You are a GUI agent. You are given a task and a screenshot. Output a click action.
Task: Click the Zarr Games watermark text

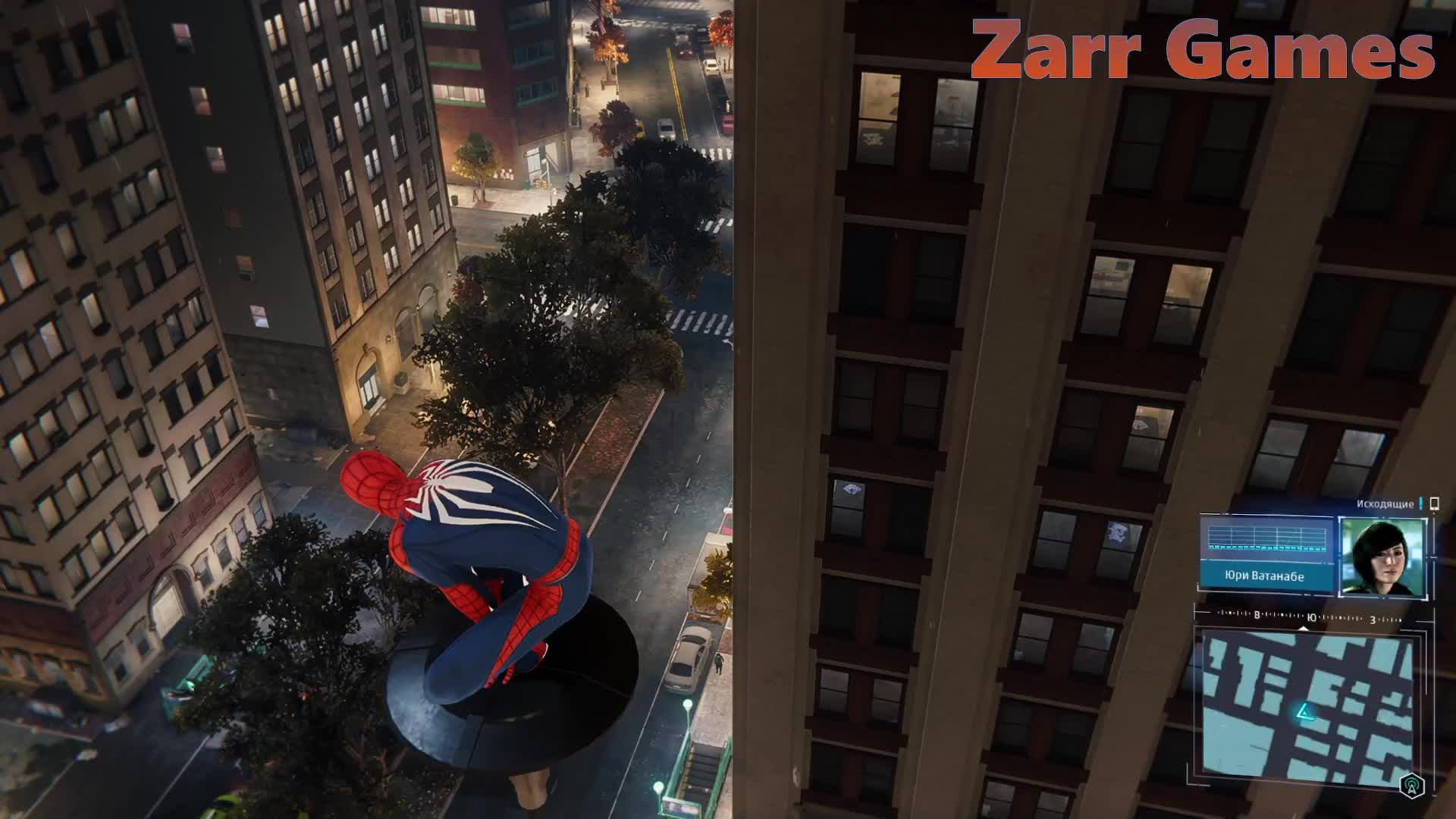tap(1206, 49)
